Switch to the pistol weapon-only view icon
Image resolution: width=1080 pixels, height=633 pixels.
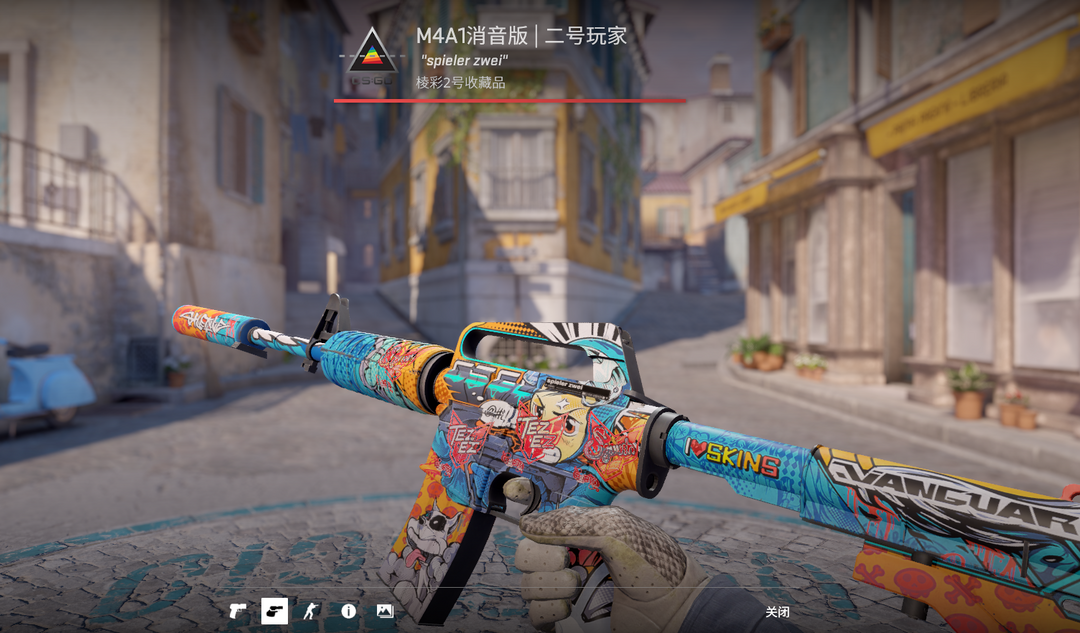click(238, 611)
